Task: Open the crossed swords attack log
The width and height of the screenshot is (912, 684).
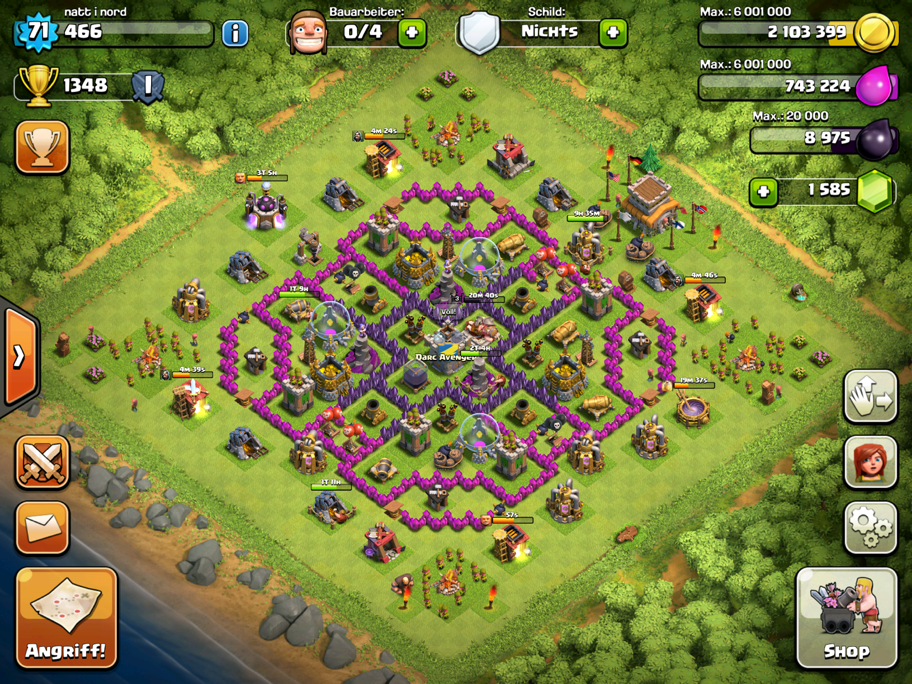Action: pyautogui.click(x=42, y=463)
